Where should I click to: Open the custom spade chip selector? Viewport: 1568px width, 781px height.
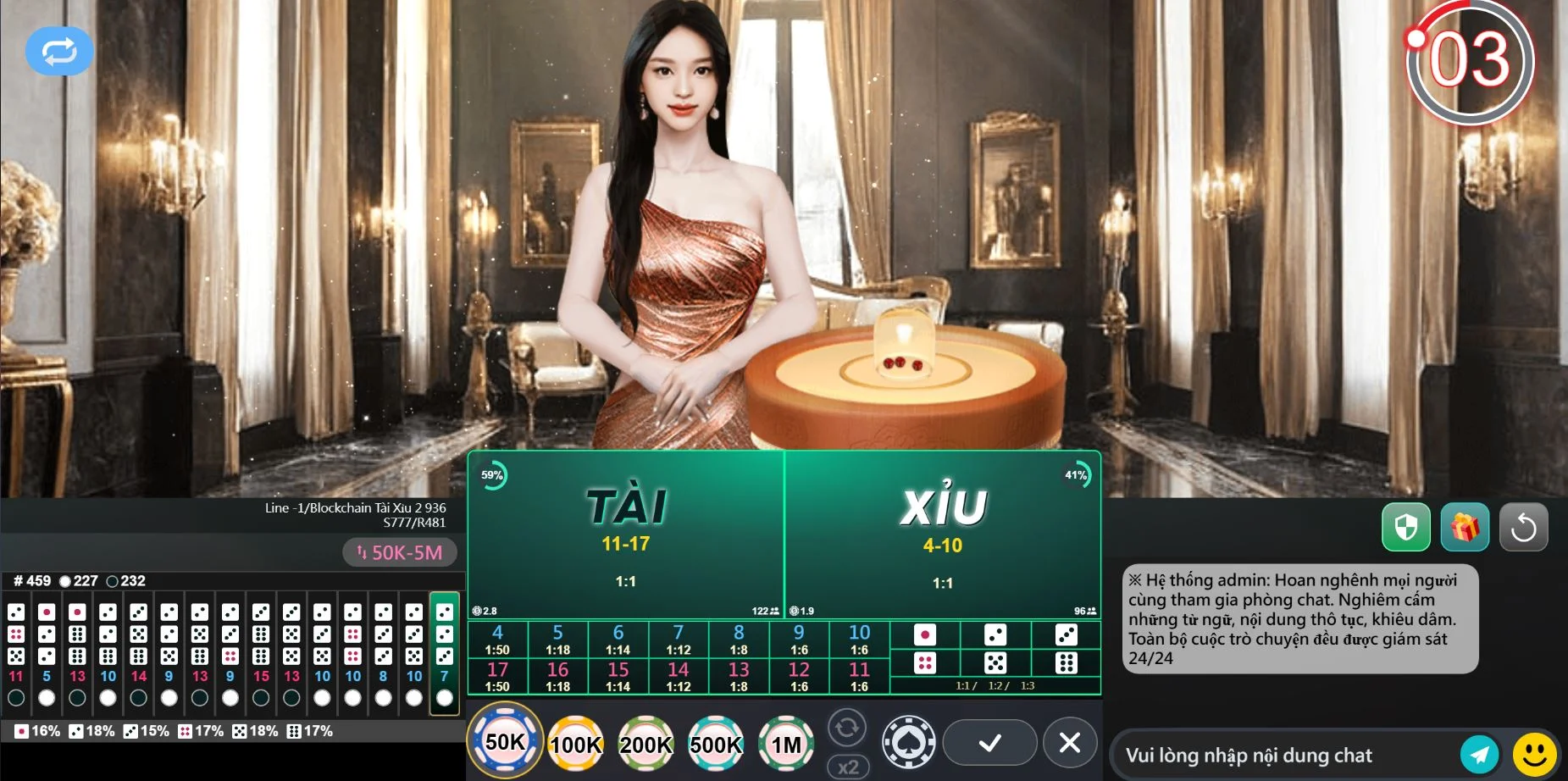[x=909, y=742]
